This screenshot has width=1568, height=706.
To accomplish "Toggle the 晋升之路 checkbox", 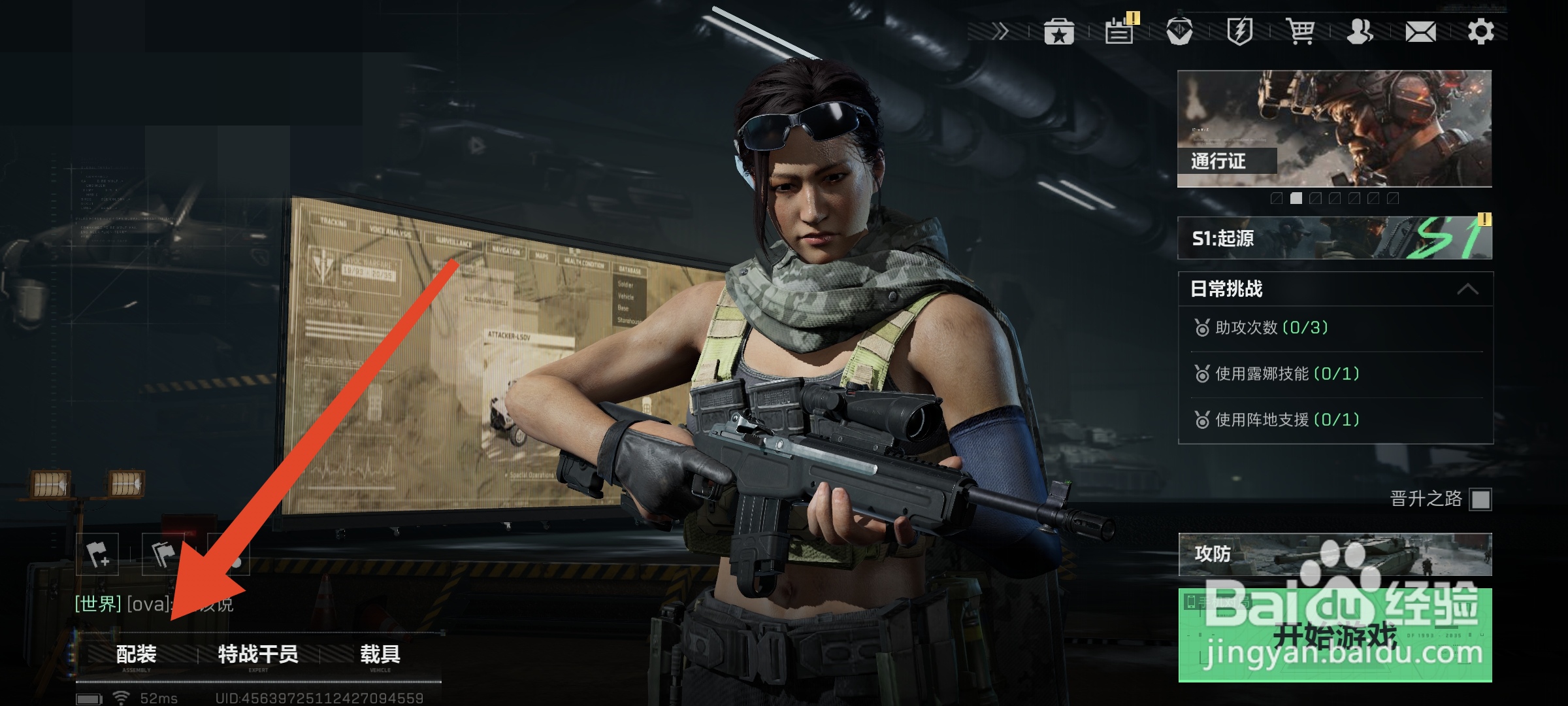I will (1480, 499).
